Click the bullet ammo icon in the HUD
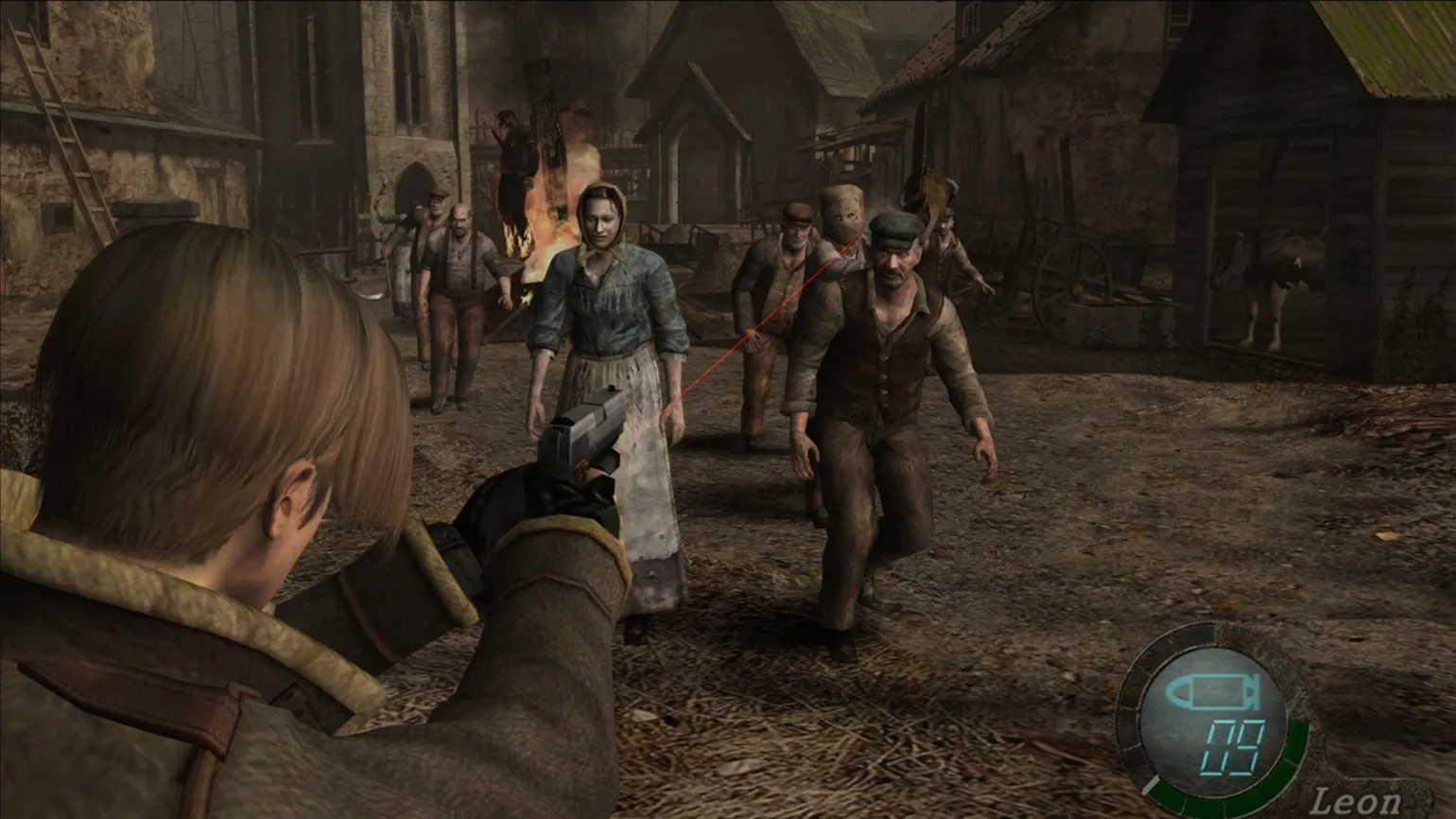The image size is (1456, 819). (x=1215, y=692)
